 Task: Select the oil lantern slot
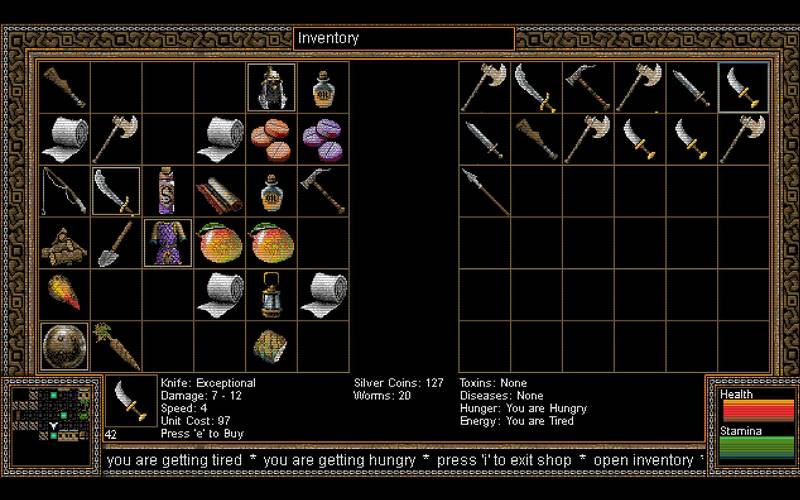tap(271, 294)
